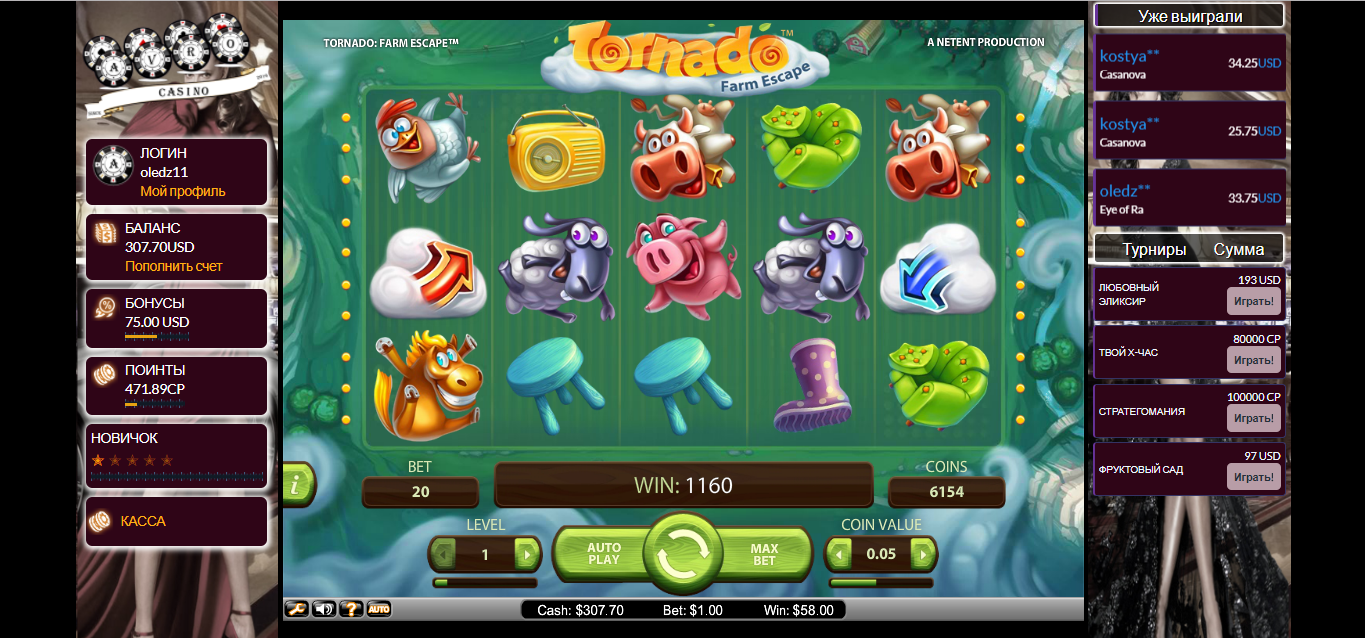Join the СТРАТЕГОМАНИЯ tournament via Играть
This screenshot has height=638, width=1365.
point(1253,418)
